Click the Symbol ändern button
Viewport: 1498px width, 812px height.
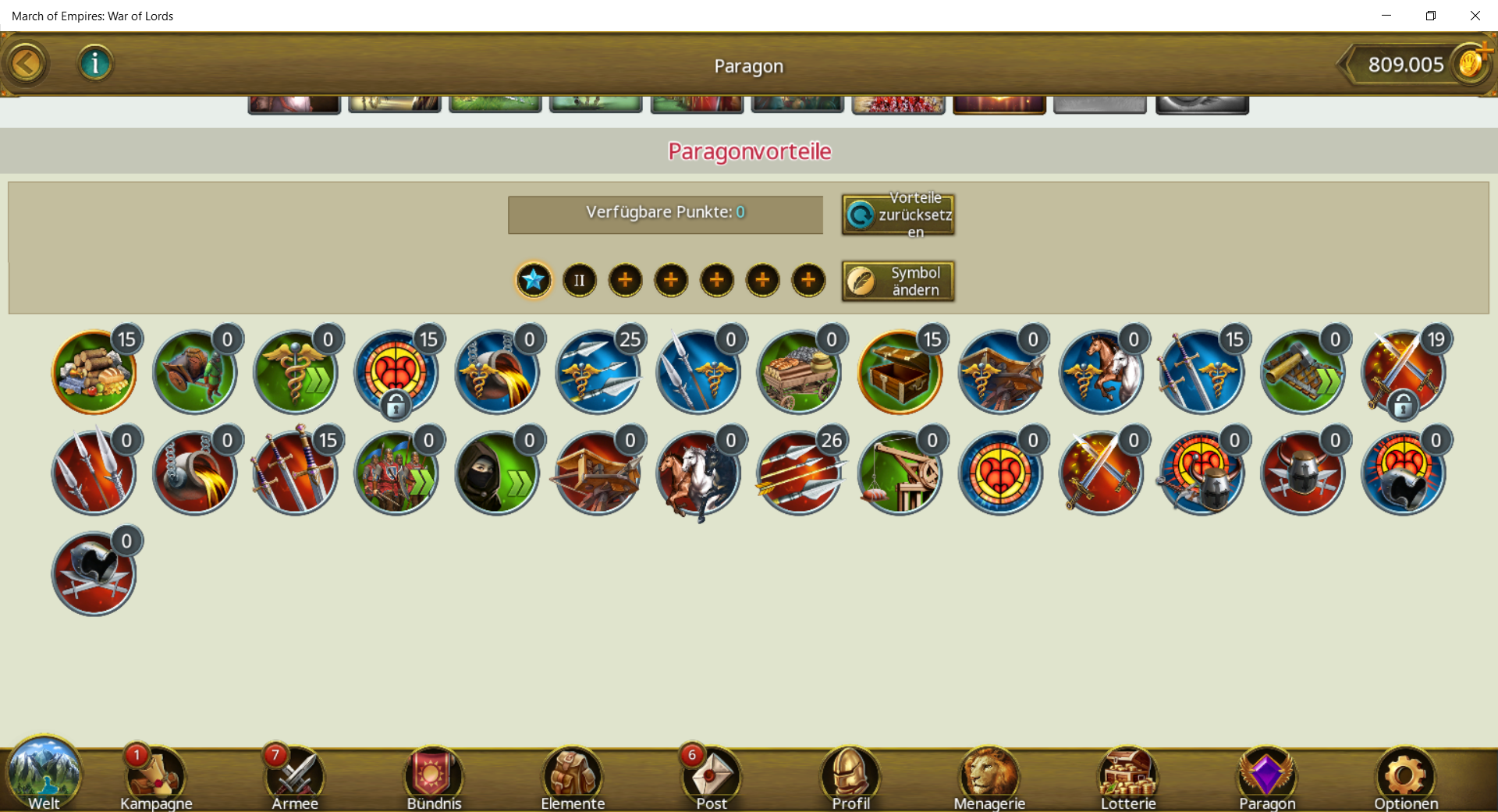click(898, 281)
